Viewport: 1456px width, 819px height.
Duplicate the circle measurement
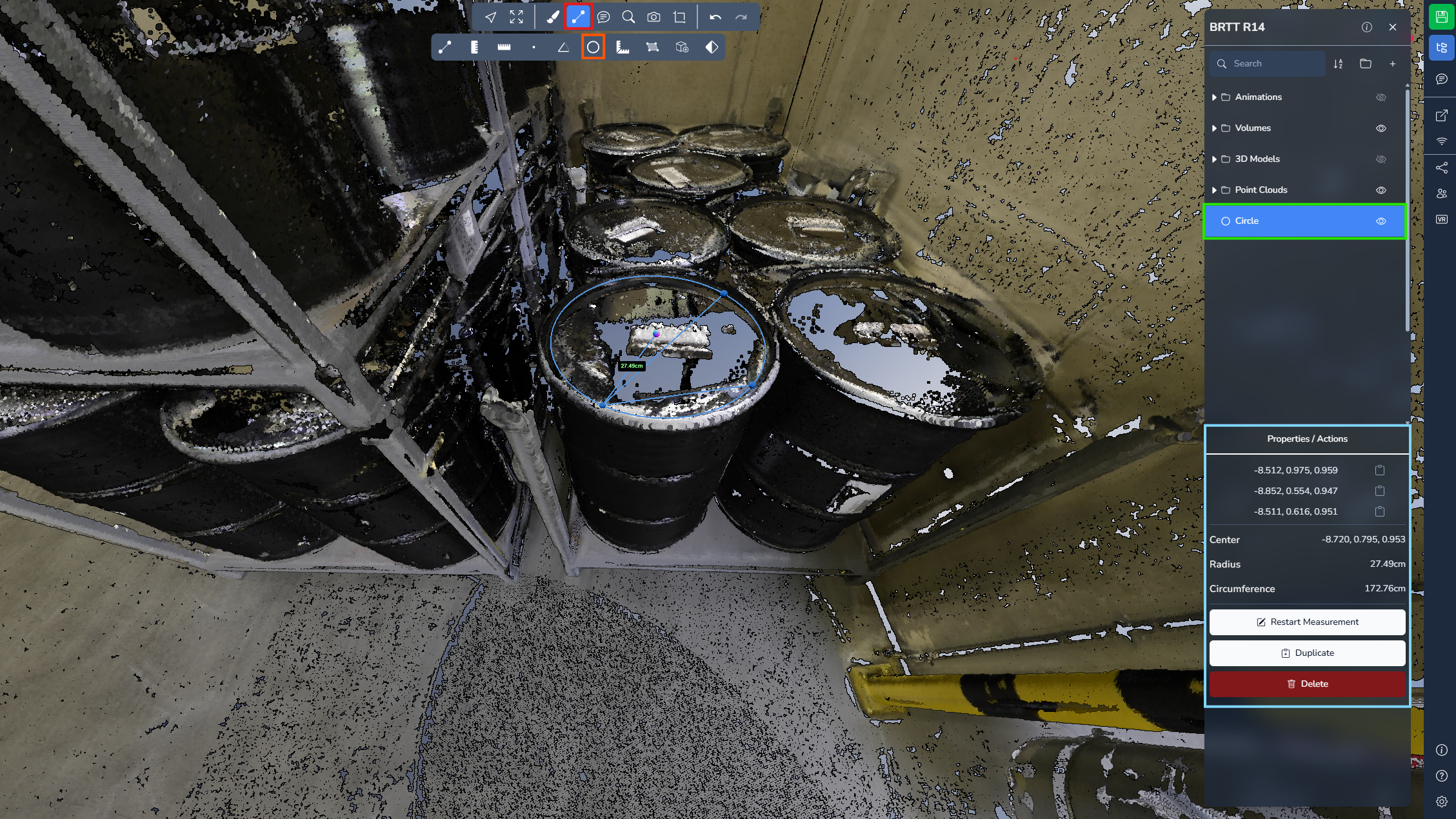1307,653
